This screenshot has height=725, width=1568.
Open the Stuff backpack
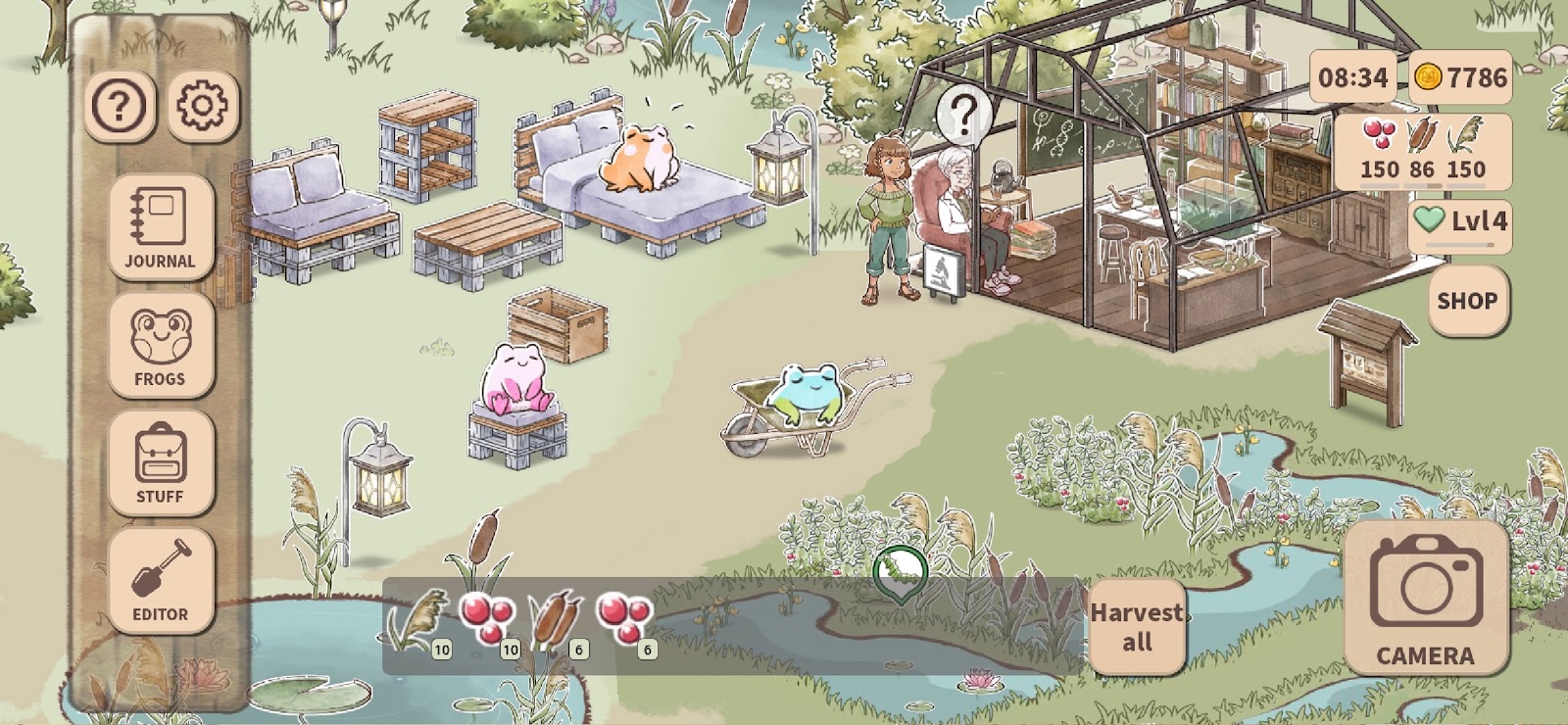[x=161, y=463]
